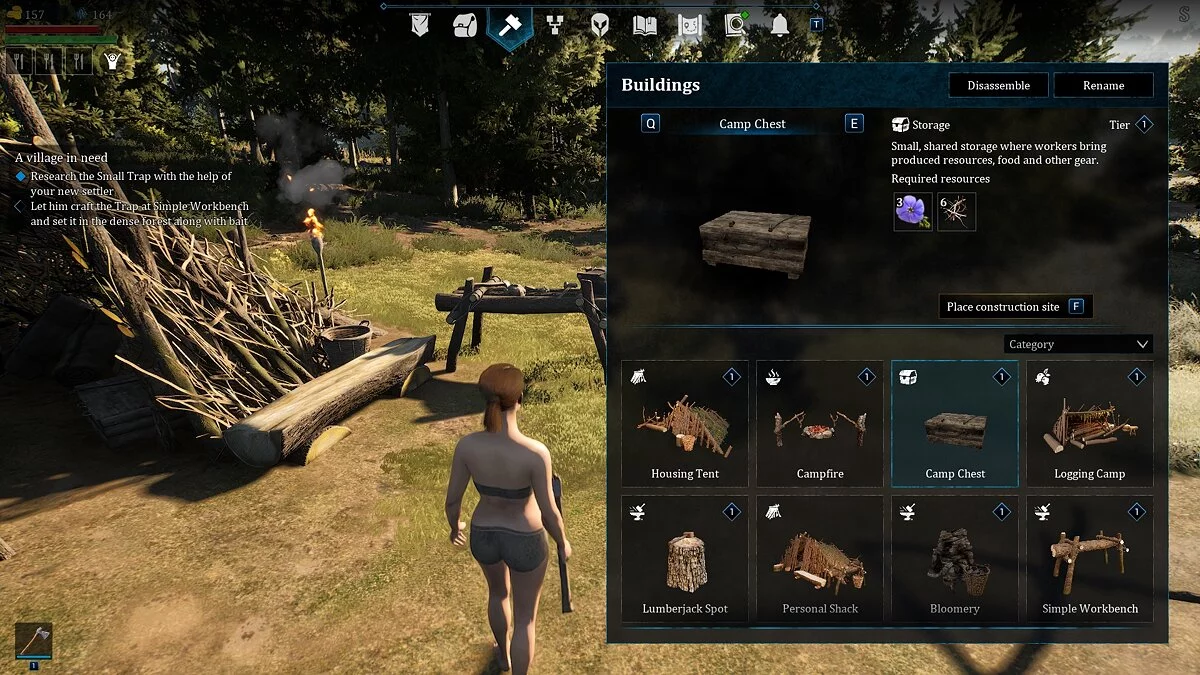Show the map tab

(690, 25)
